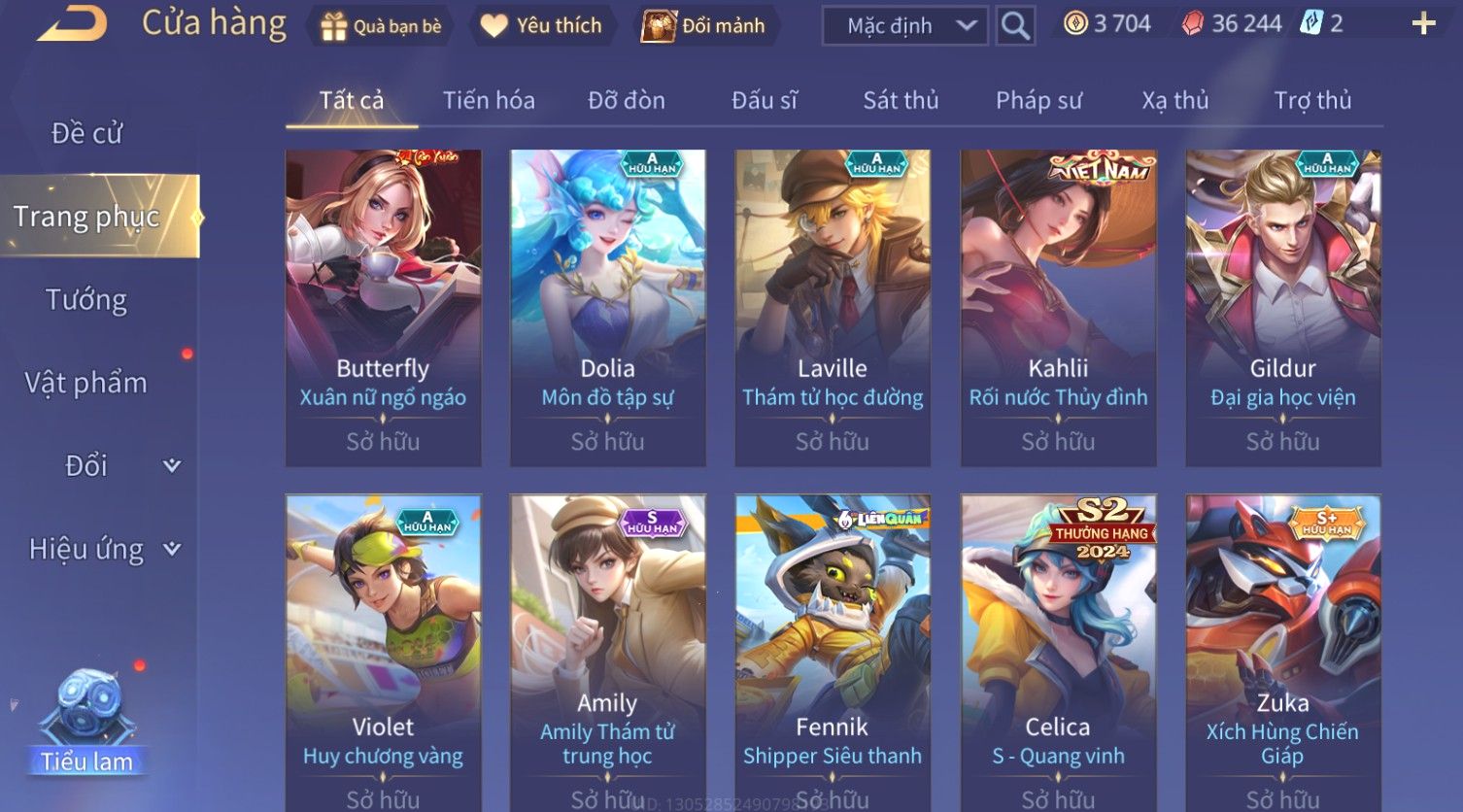The image size is (1463, 812).
Task: Go back using the return arrow
Action: point(72,23)
